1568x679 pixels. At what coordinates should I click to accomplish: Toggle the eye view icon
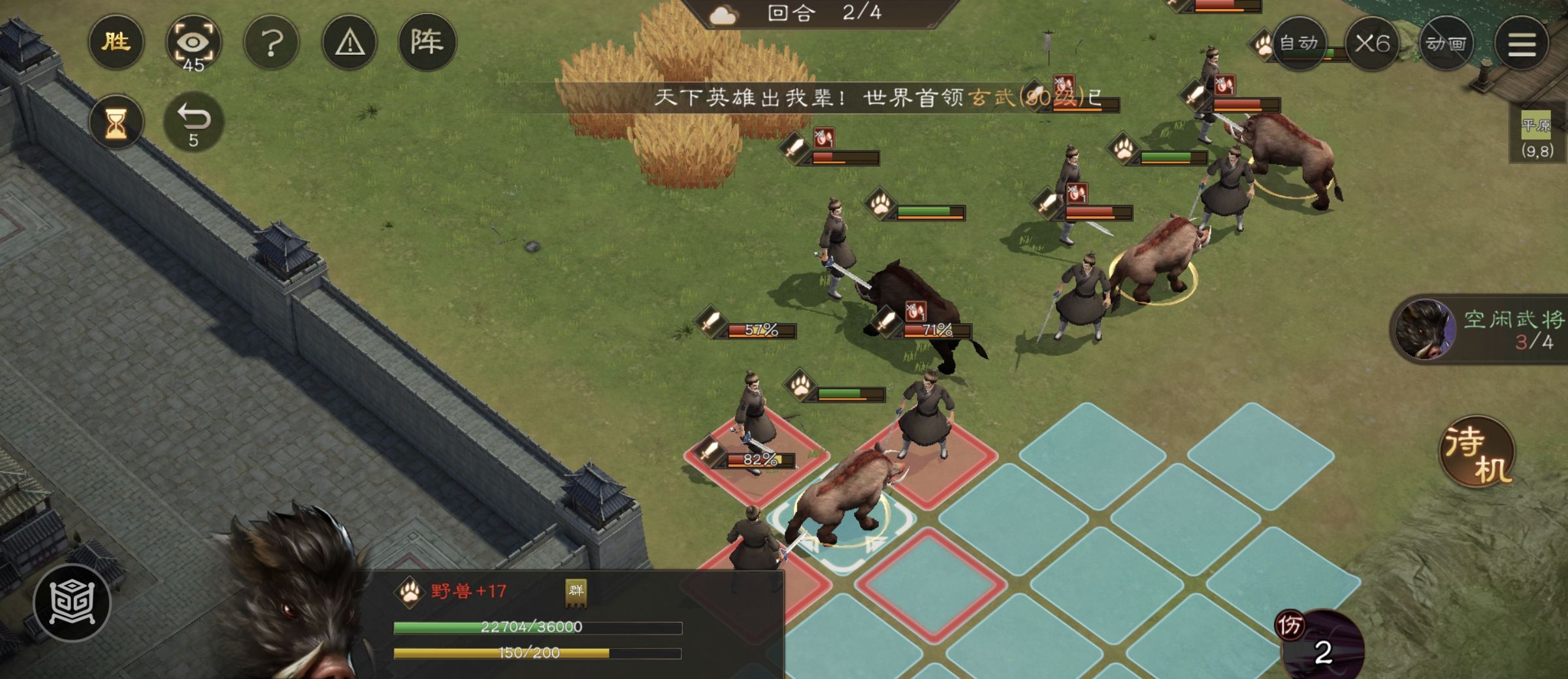(x=193, y=44)
